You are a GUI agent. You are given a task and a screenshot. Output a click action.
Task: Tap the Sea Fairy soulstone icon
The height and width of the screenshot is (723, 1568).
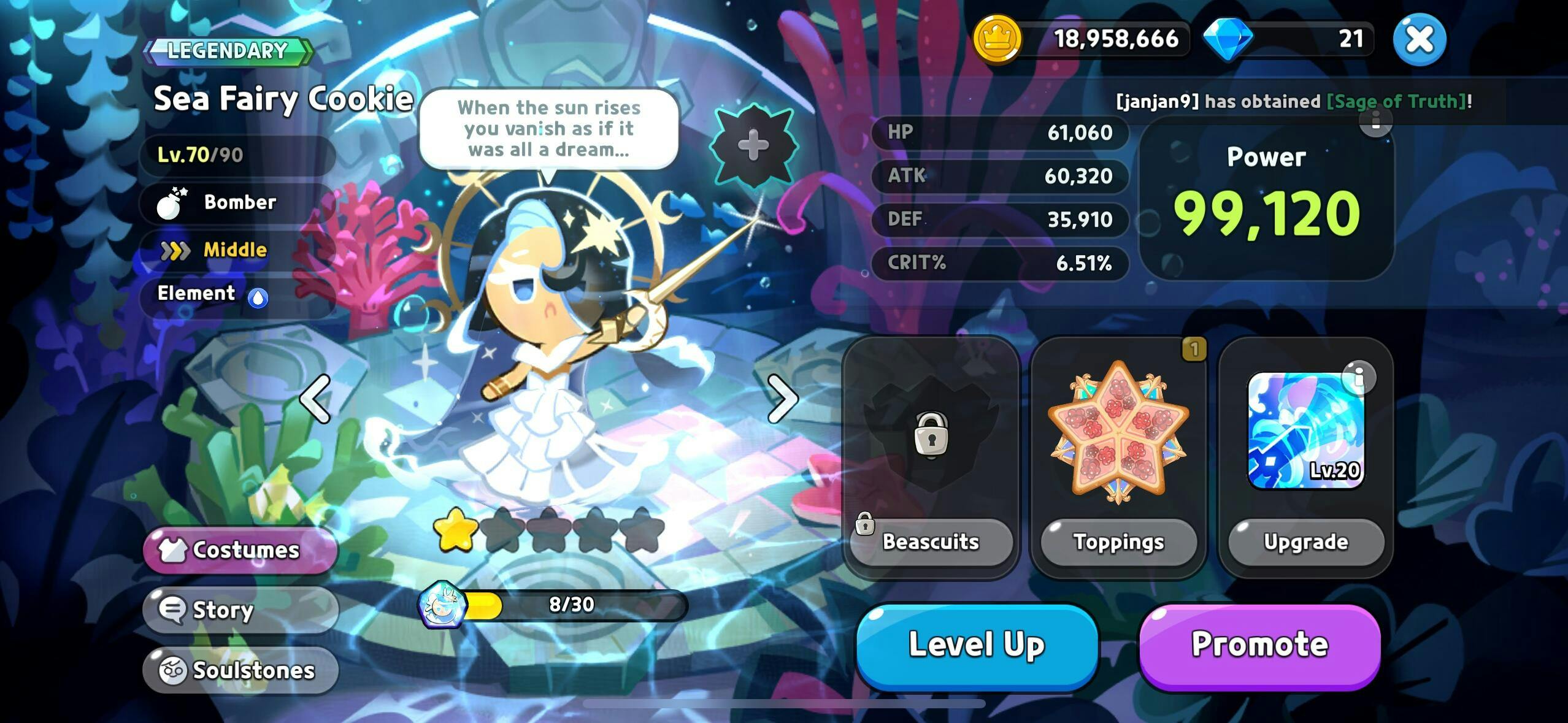pyautogui.click(x=441, y=605)
